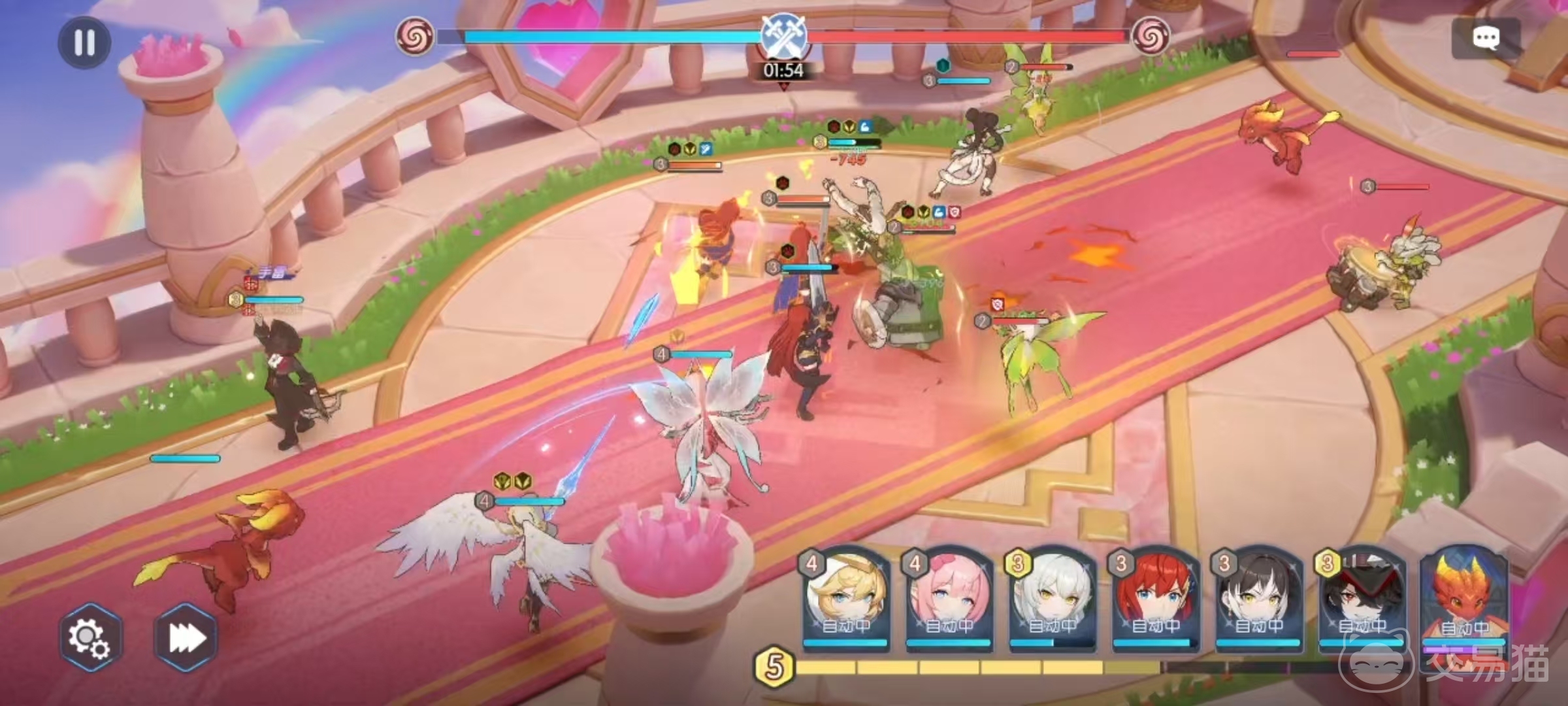Pause the battle
This screenshot has height=706, width=1568.
click(x=84, y=42)
